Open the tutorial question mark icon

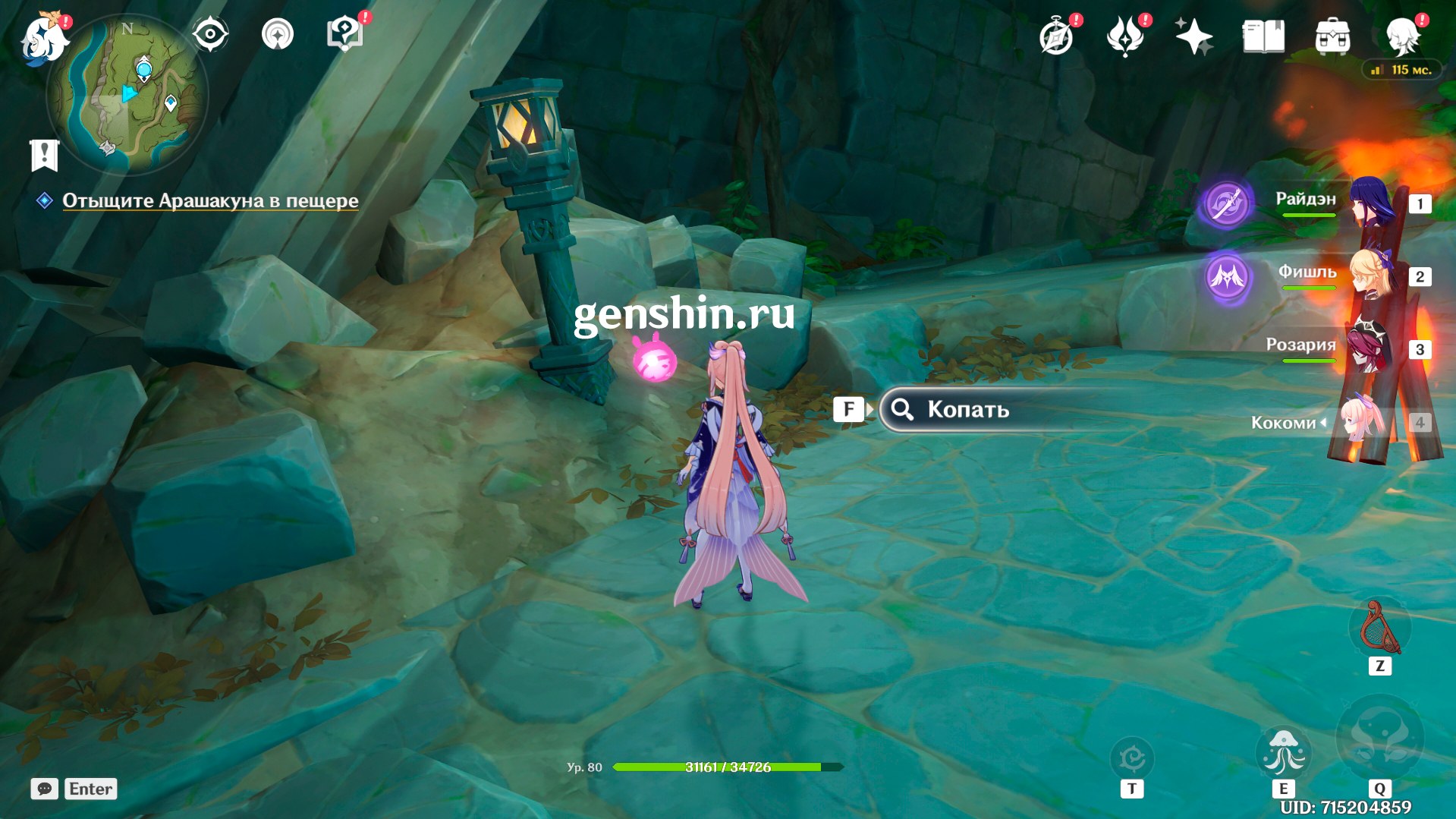[344, 34]
